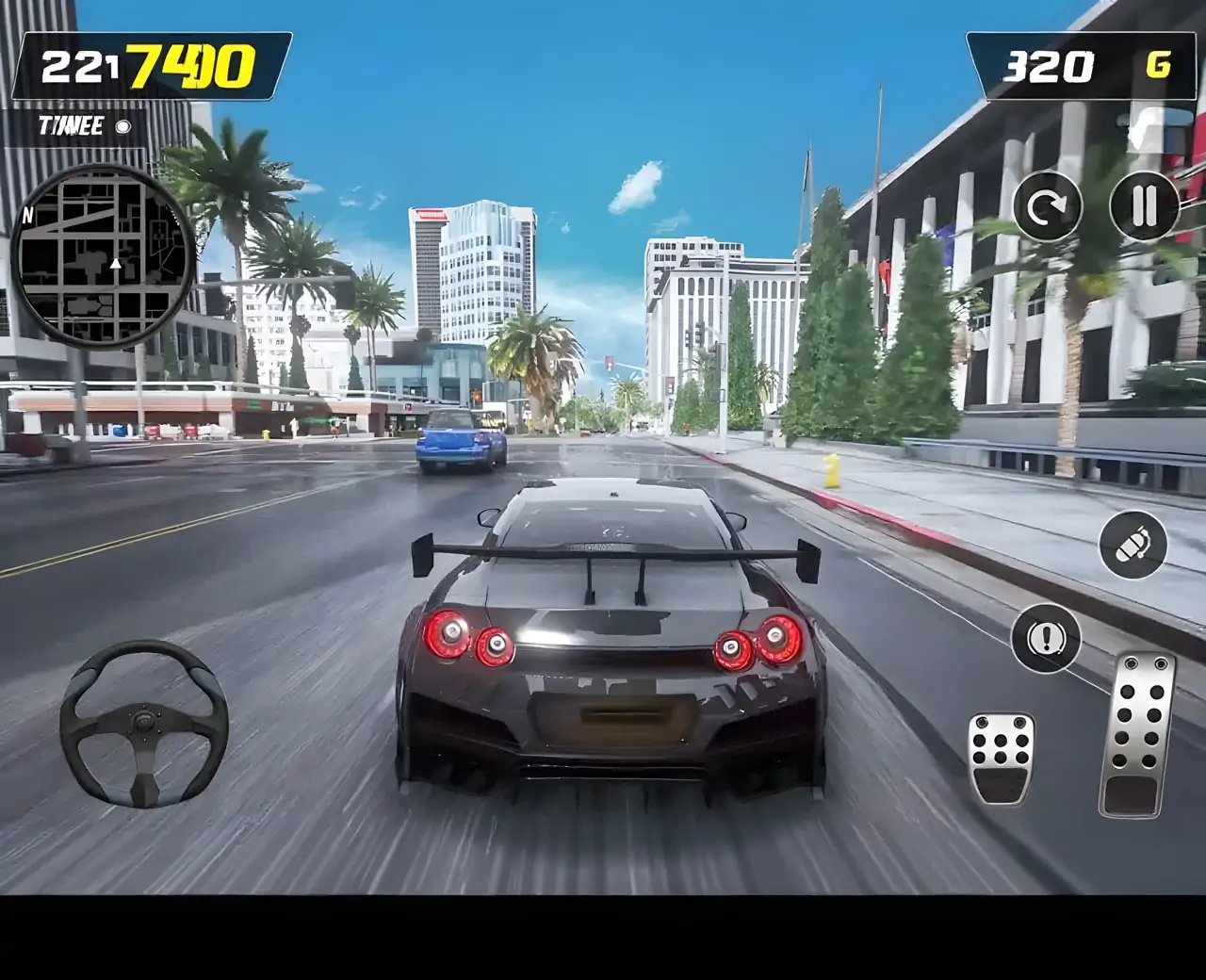1206x980 pixels.
Task: Step on the tall gas pedal
Action: (x=1138, y=733)
